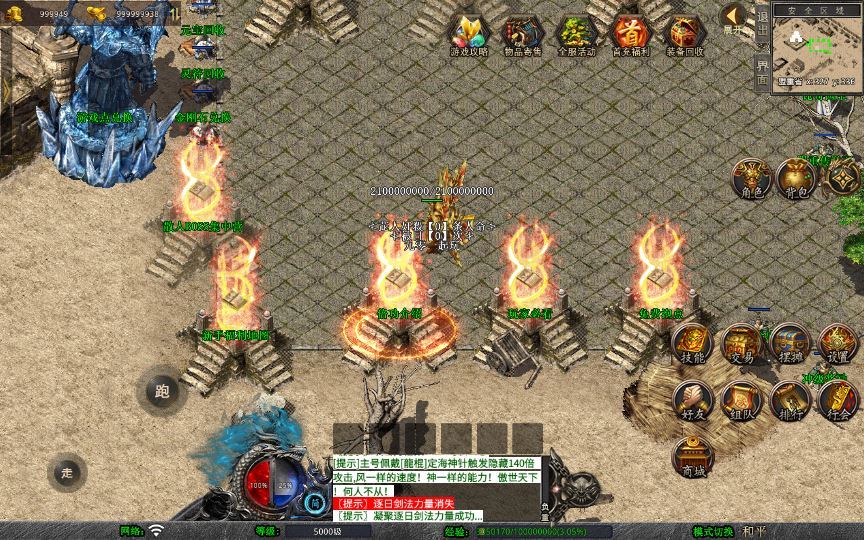Open the 摆摊 stall menu
Image resolution: width=864 pixels, height=540 pixels.
tap(789, 344)
